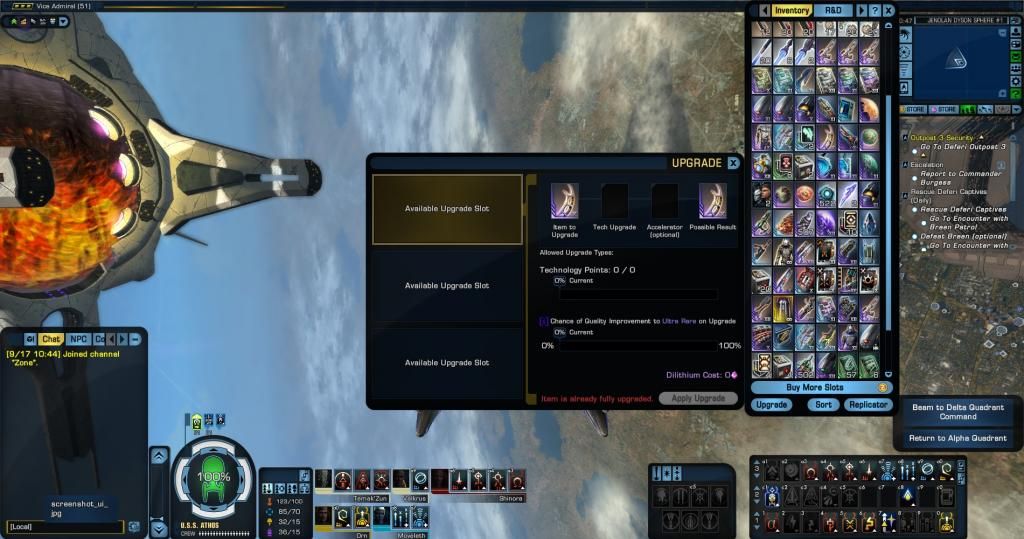Minimize the chat window

click(134, 338)
